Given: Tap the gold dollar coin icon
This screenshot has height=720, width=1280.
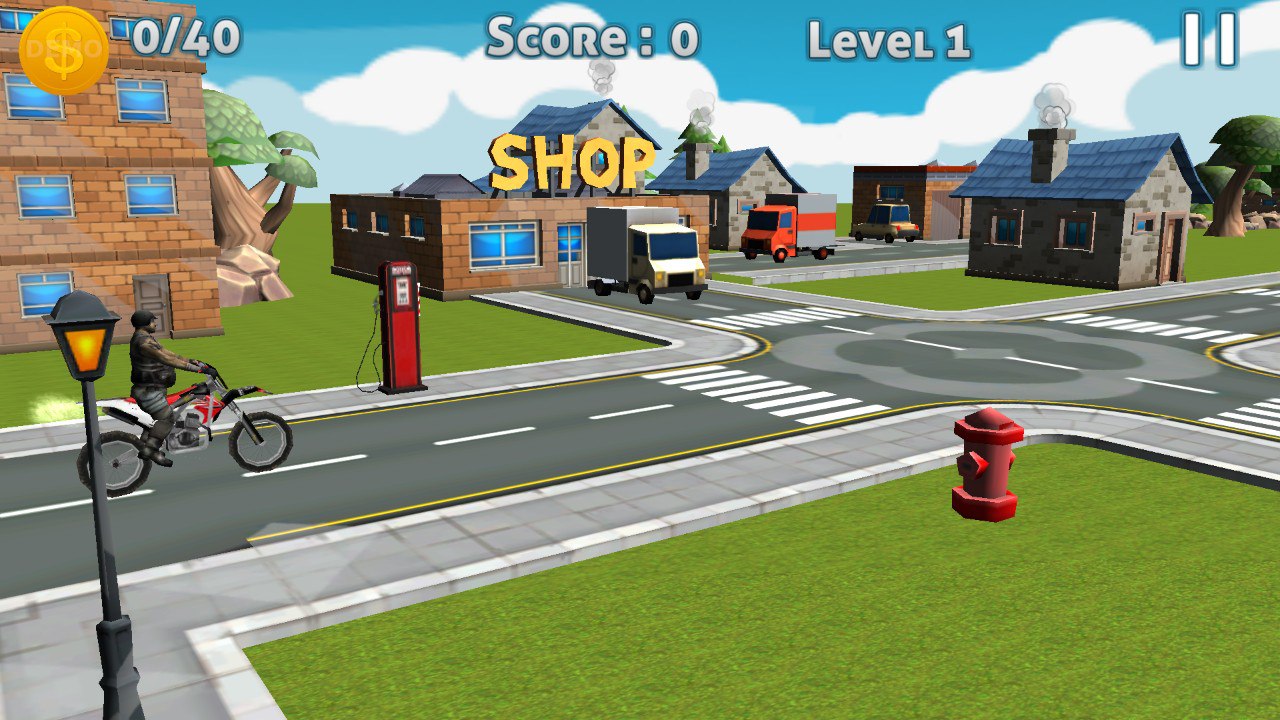Looking at the screenshot, I should [64, 50].
